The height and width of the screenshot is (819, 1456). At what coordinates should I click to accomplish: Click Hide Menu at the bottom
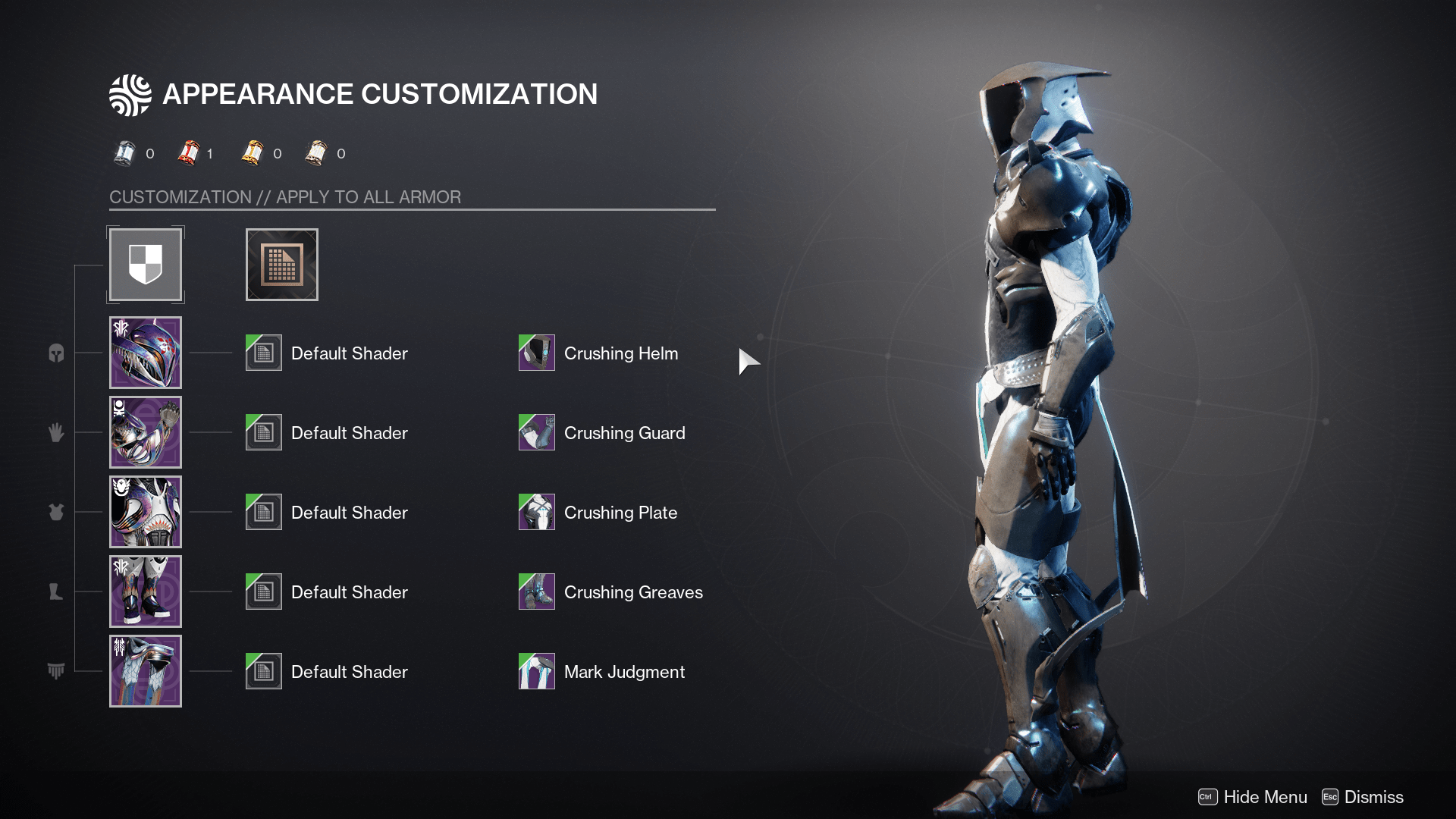(x=1253, y=797)
